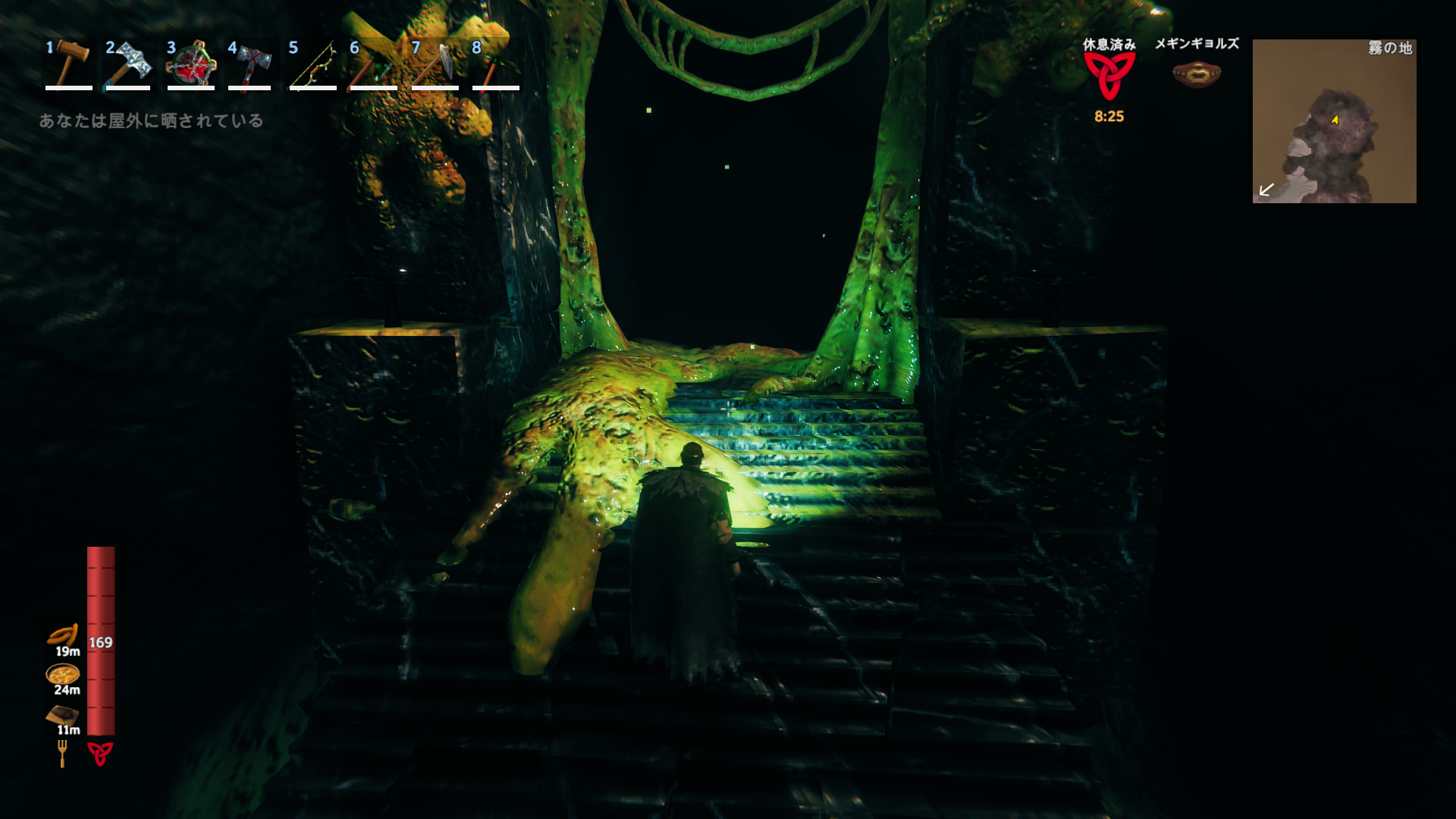Choose the red-strapped battleaxe in slot 4

tap(250, 64)
